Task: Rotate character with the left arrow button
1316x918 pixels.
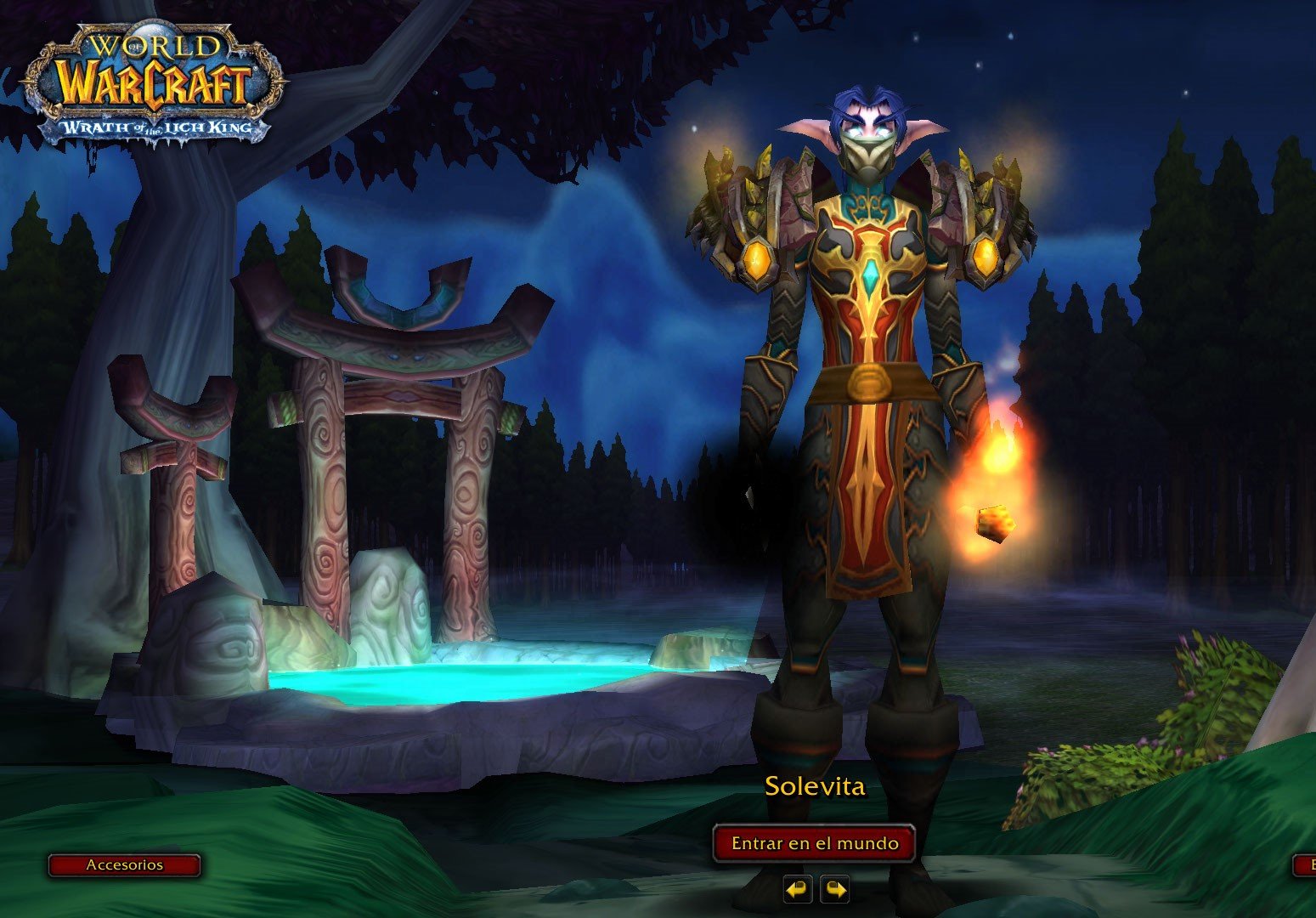Action: tap(797, 889)
